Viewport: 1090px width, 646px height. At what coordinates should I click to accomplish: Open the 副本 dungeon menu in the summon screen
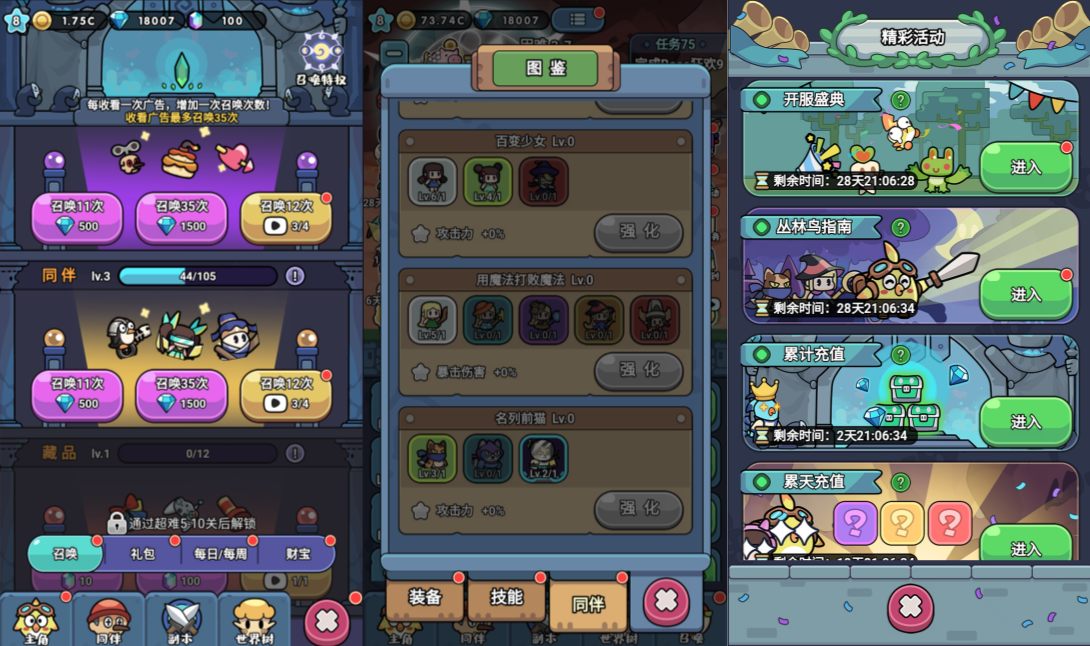(x=182, y=622)
